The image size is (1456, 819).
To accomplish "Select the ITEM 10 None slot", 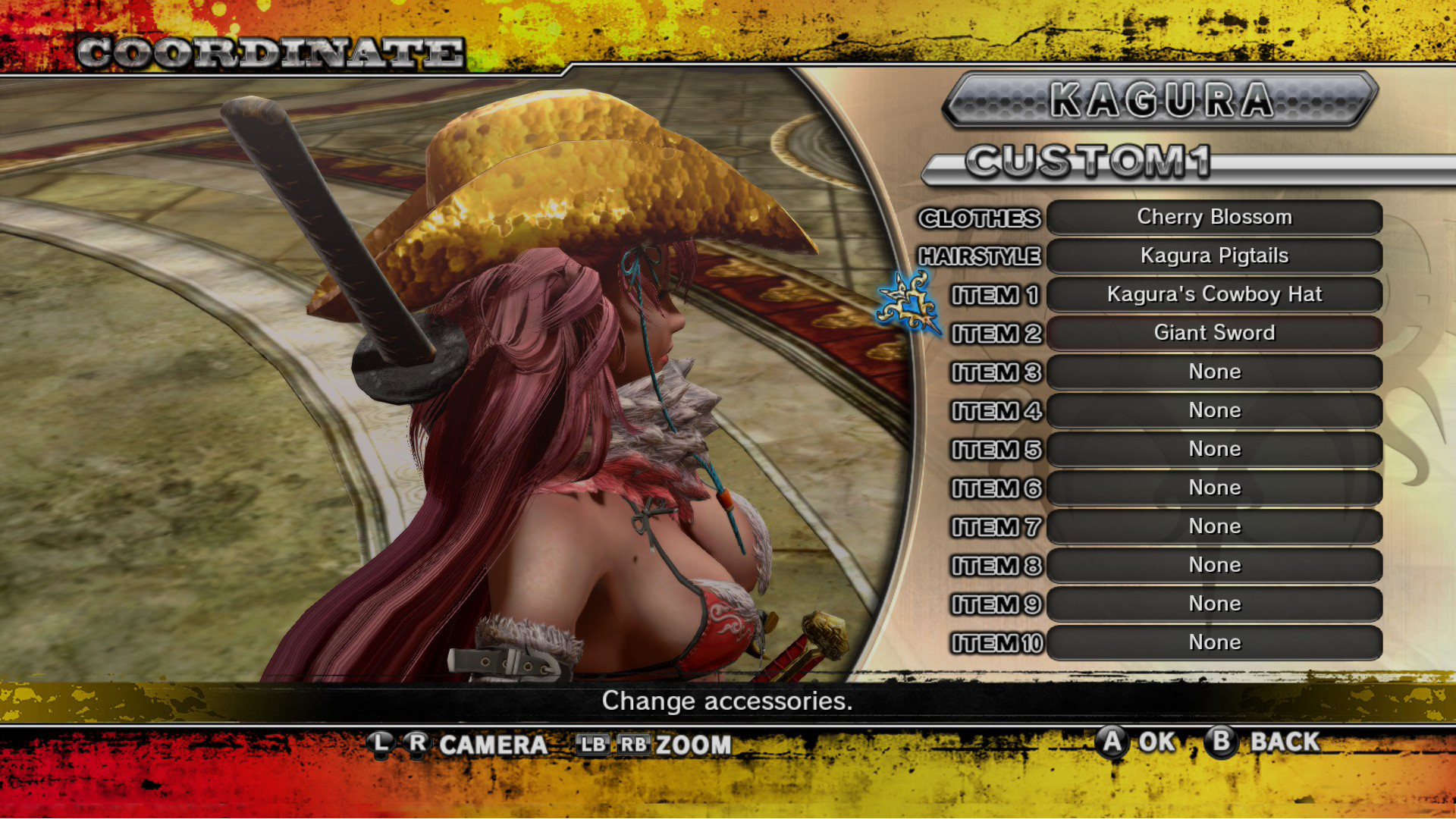I will tap(1214, 642).
